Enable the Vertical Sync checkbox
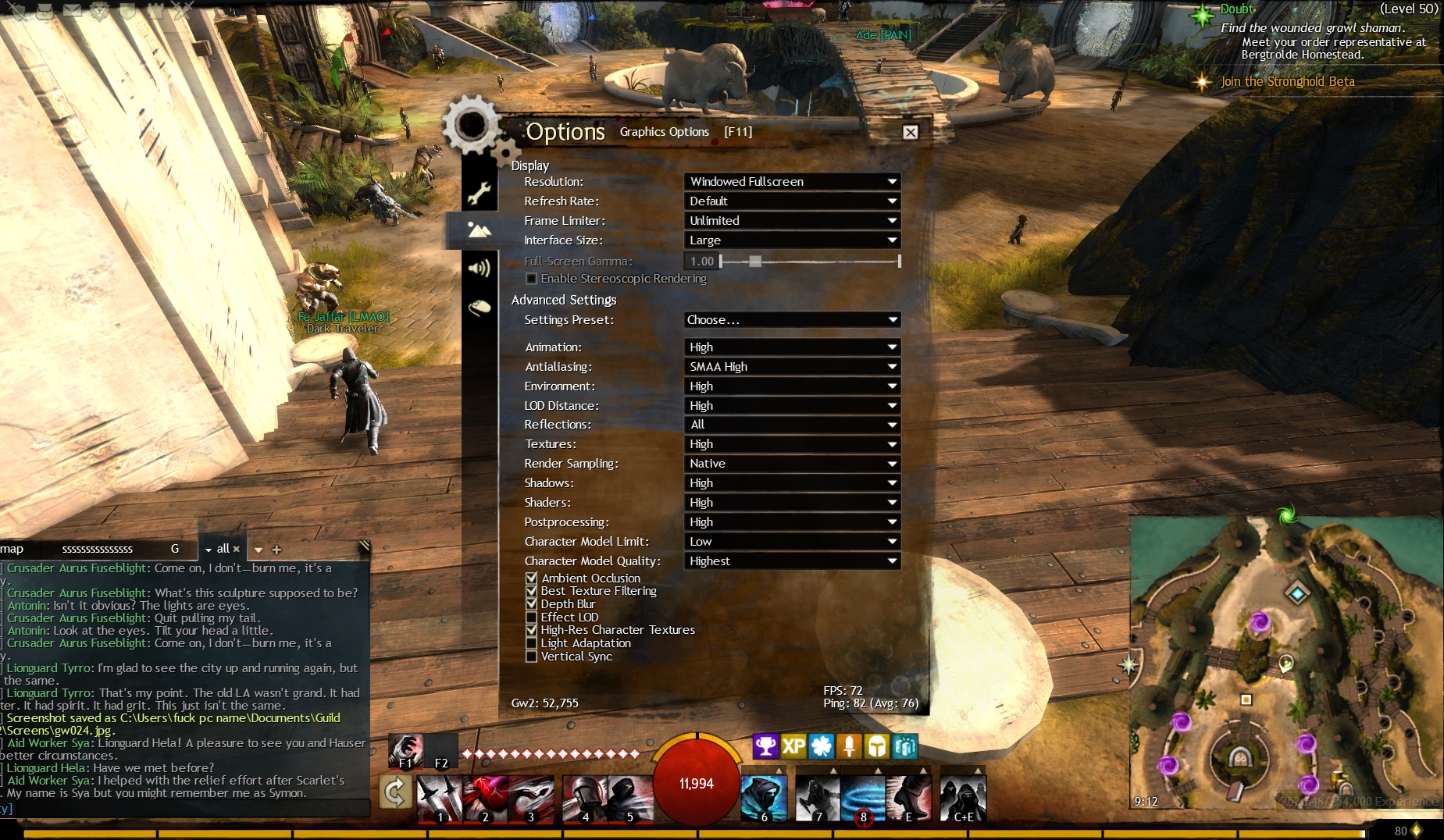The width and height of the screenshot is (1444, 840). coord(532,657)
